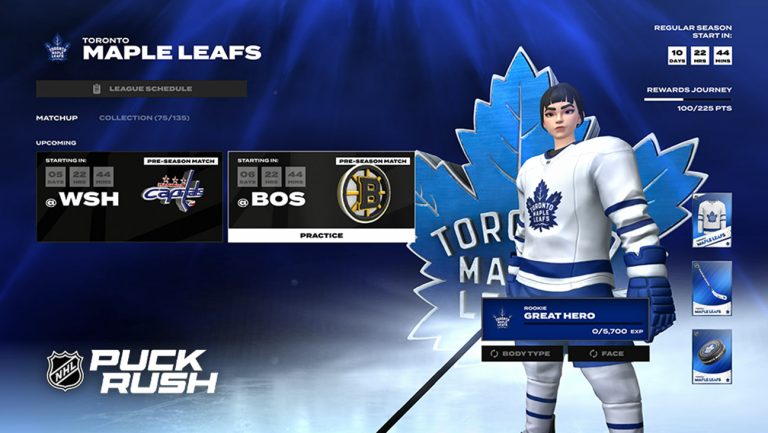Start Practice for the Boston match

coord(321,235)
